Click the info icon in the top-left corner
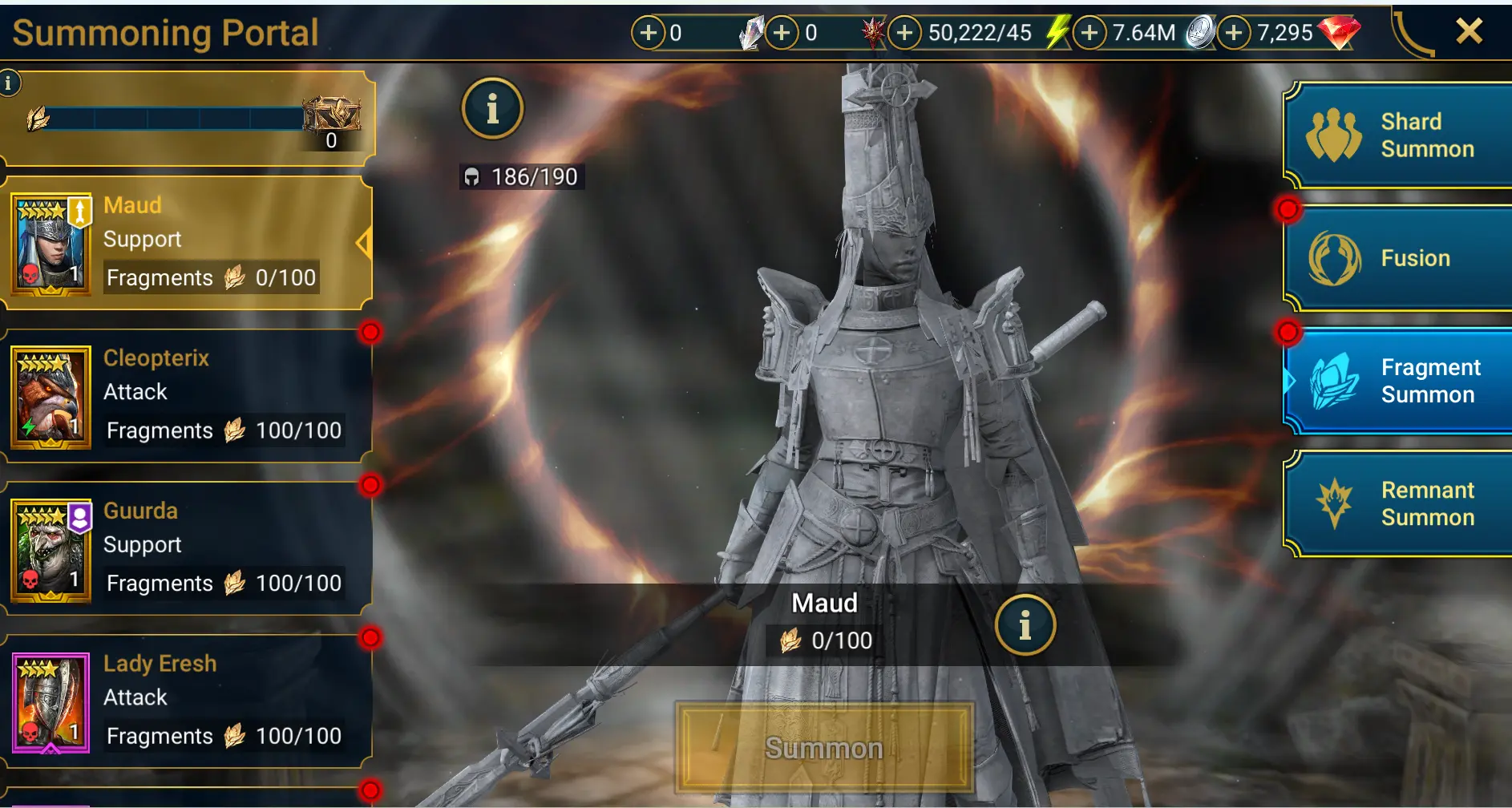 (x=10, y=83)
